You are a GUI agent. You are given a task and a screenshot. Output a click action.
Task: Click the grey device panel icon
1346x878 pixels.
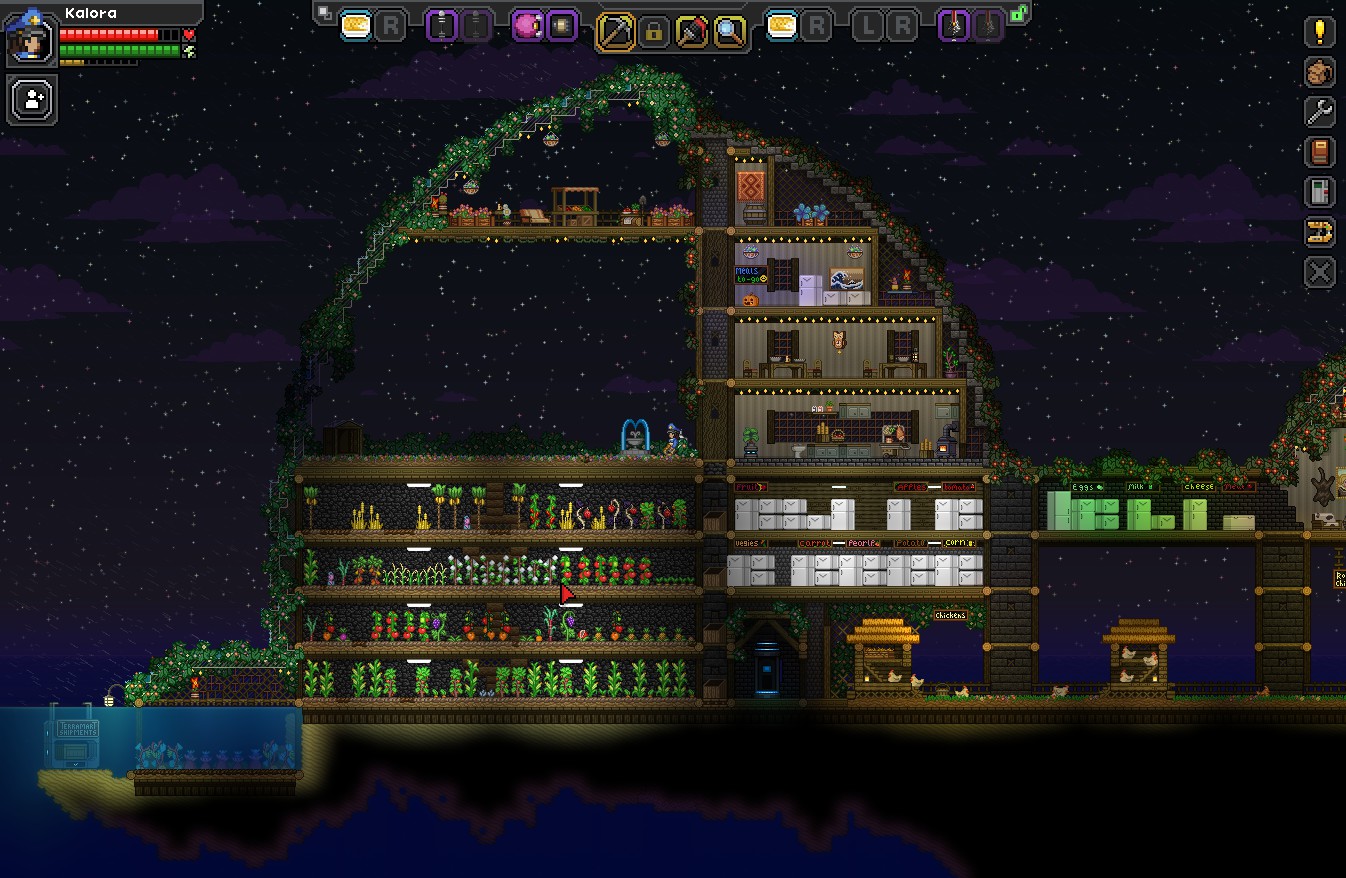[1320, 192]
